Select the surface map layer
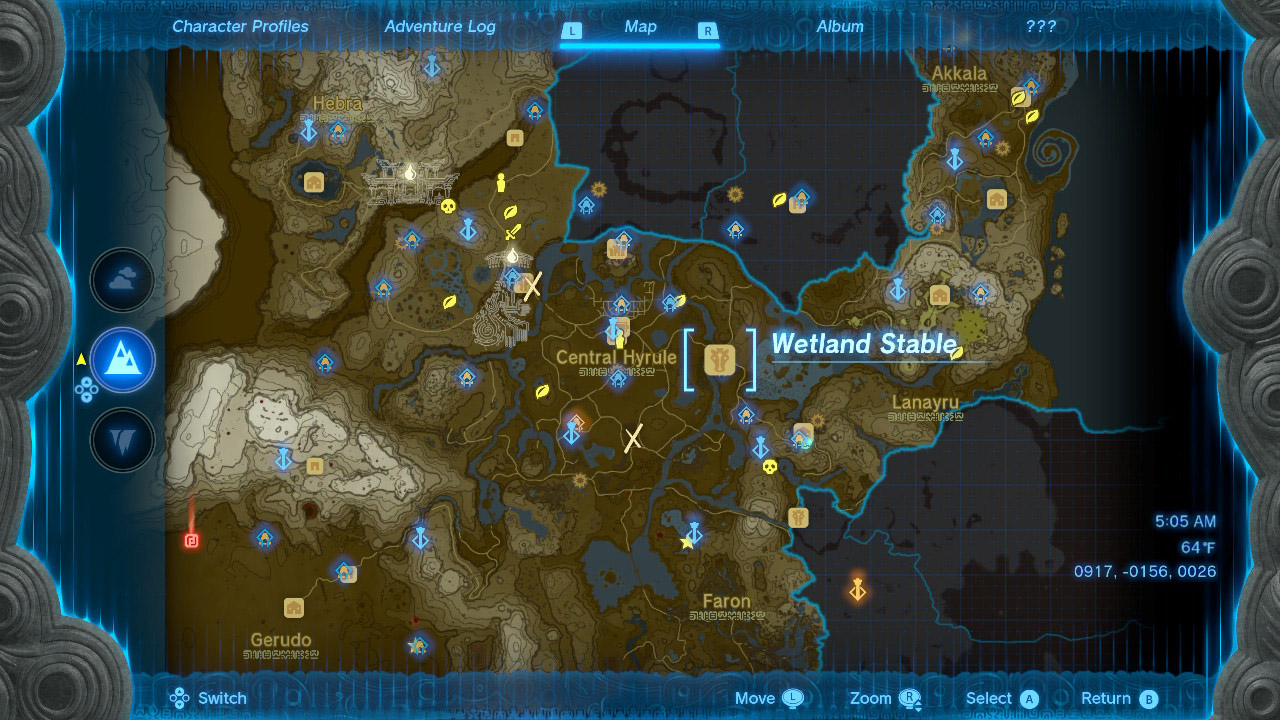The width and height of the screenshot is (1280, 720). (x=121, y=361)
